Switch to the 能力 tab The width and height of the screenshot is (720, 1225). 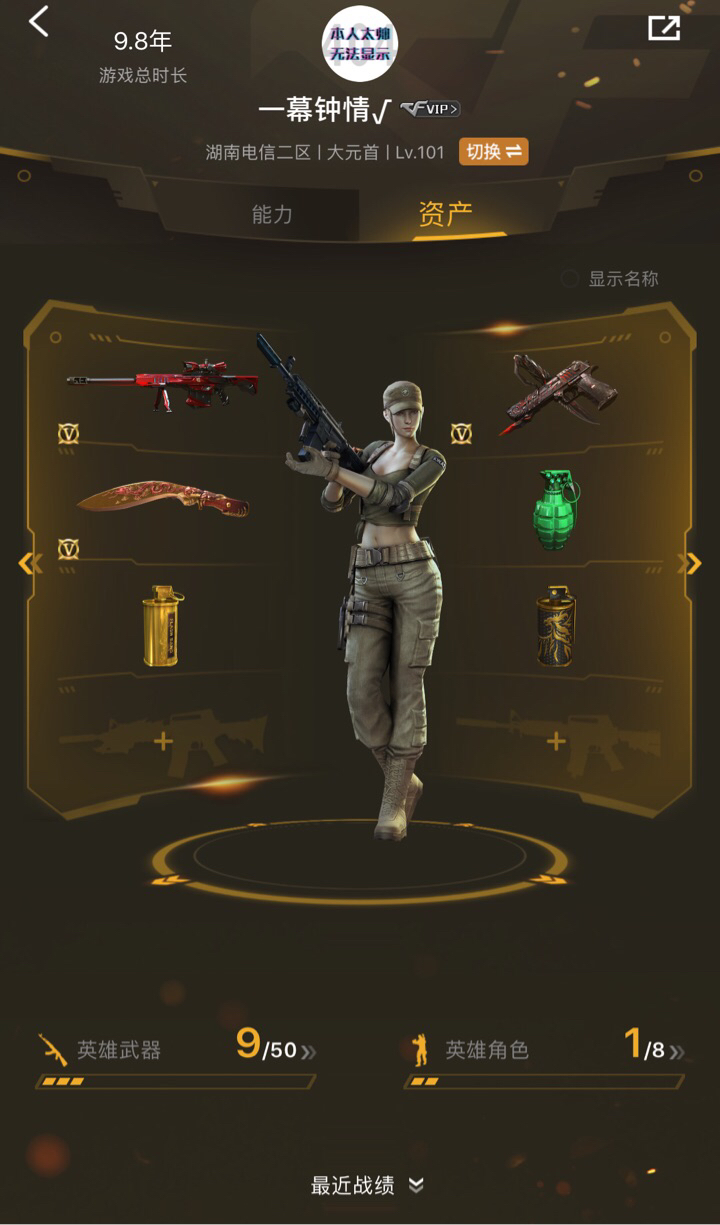272,213
